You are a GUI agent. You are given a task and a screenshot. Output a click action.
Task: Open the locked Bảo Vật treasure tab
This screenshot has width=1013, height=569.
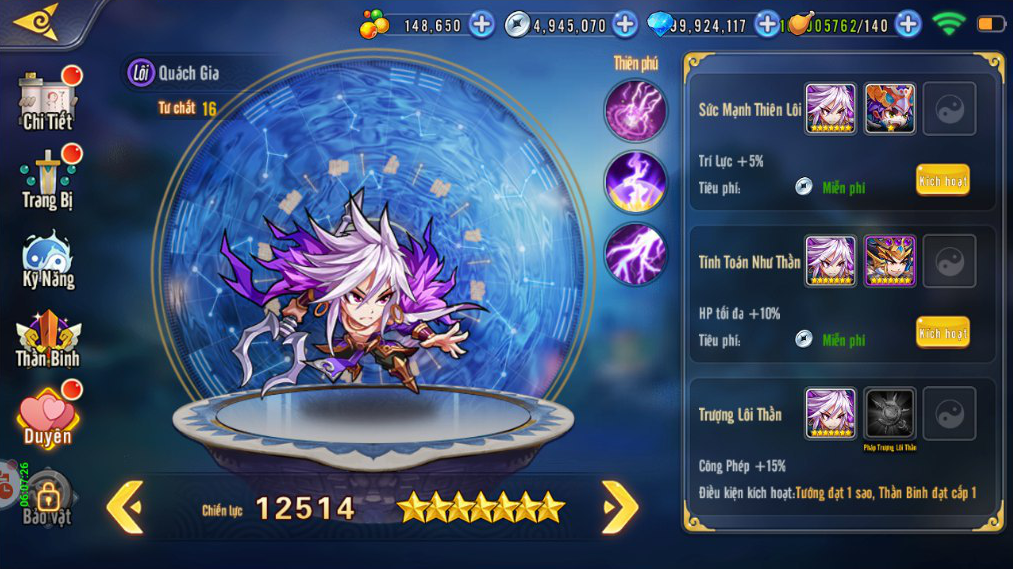point(48,498)
